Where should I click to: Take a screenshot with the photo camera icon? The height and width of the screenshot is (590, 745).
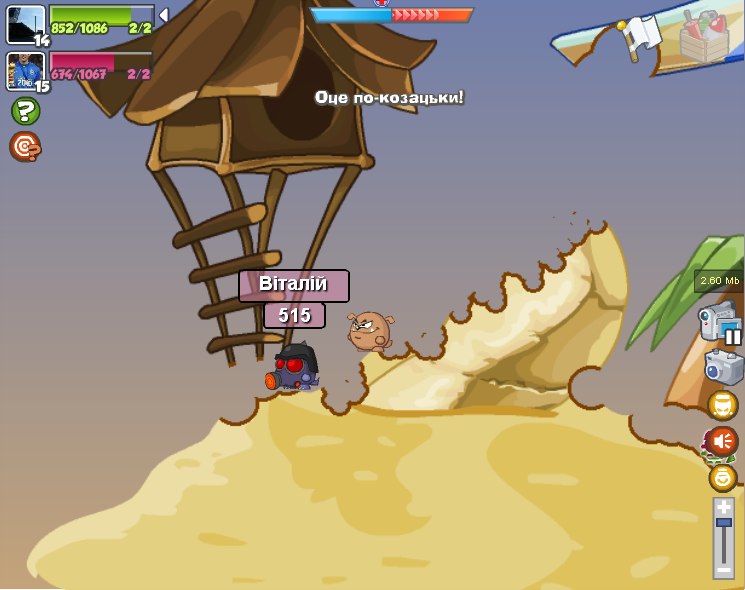(722, 366)
